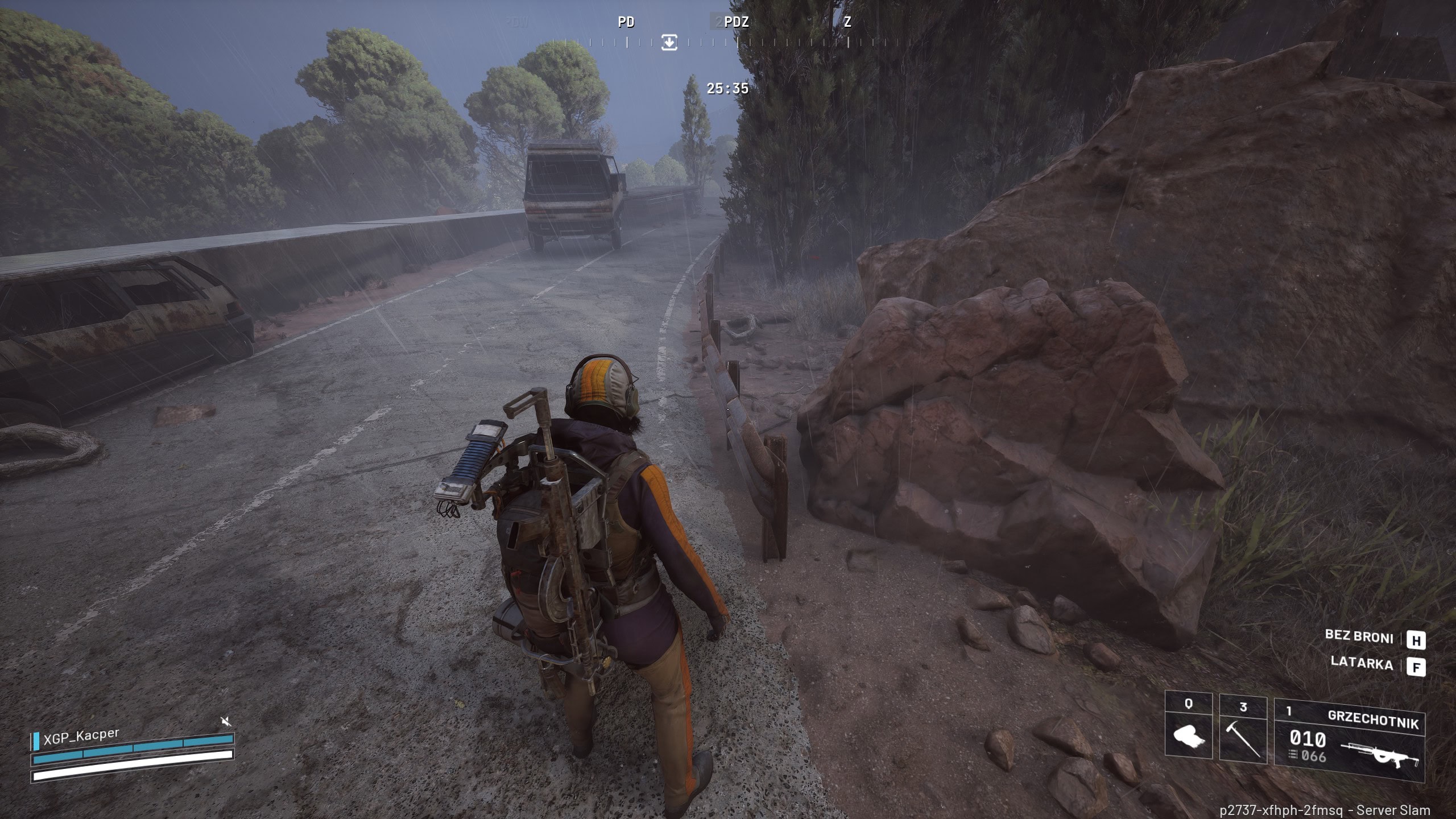The image size is (1456, 819).
Task: Click the muted speaker icon
Action: pos(226,722)
